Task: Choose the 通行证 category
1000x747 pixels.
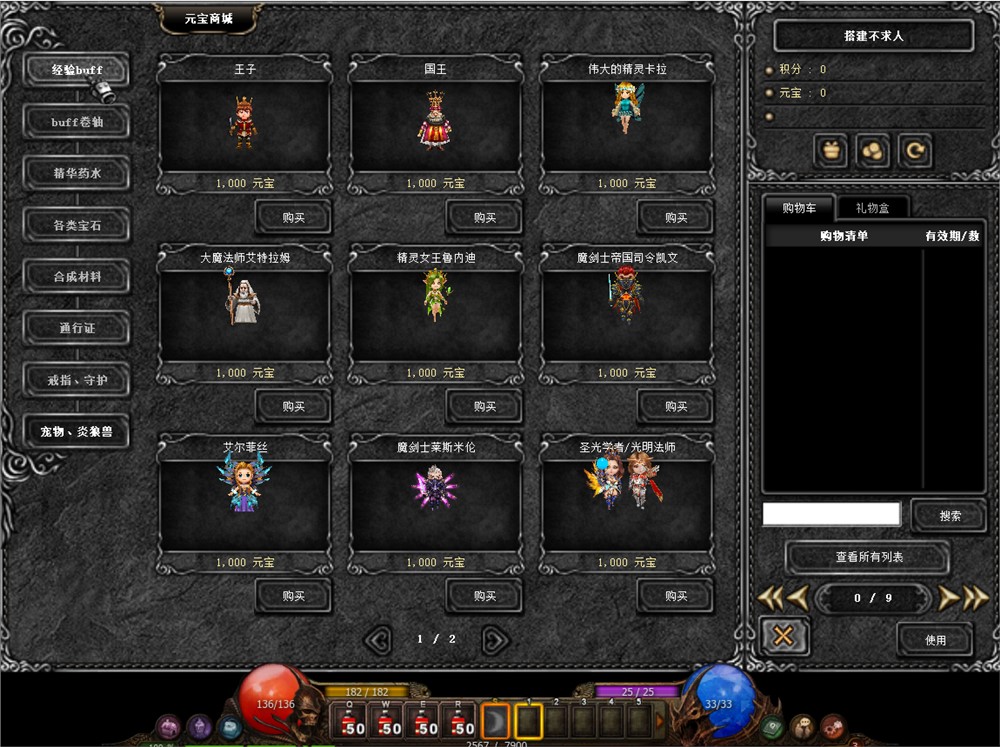Action: [x=77, y=328]
